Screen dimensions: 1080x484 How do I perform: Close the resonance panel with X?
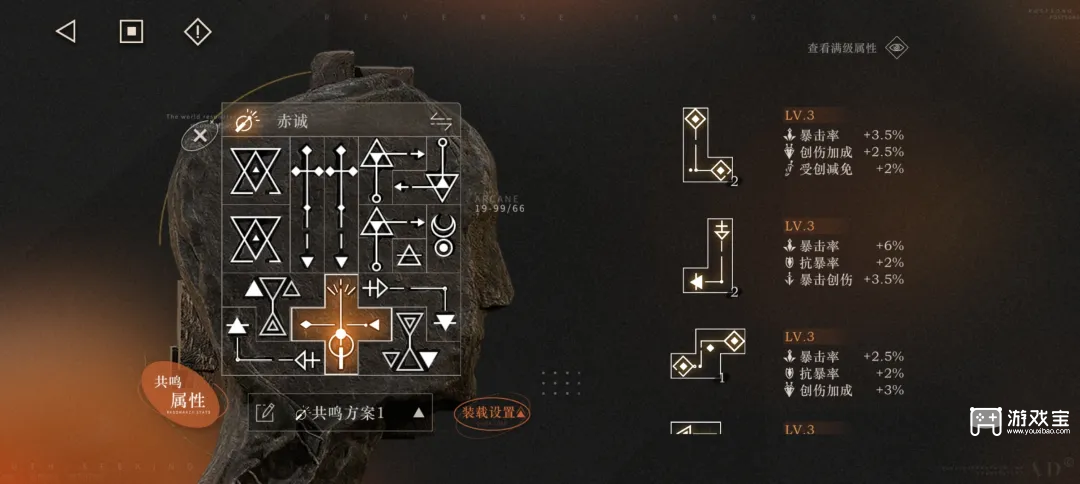[x=201, y=135]
